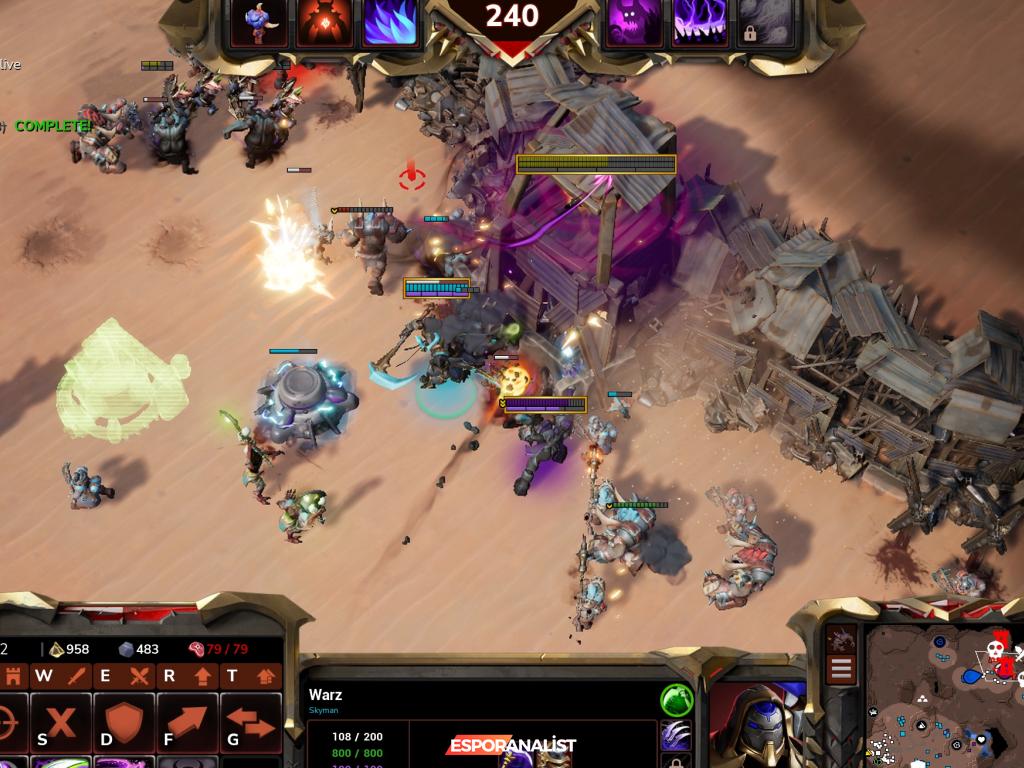The width and height of the screenshot is (1024, 768).
Task: Click the locked top-bar ability slot
Action: pyautogui.click(x=765, y=24)
